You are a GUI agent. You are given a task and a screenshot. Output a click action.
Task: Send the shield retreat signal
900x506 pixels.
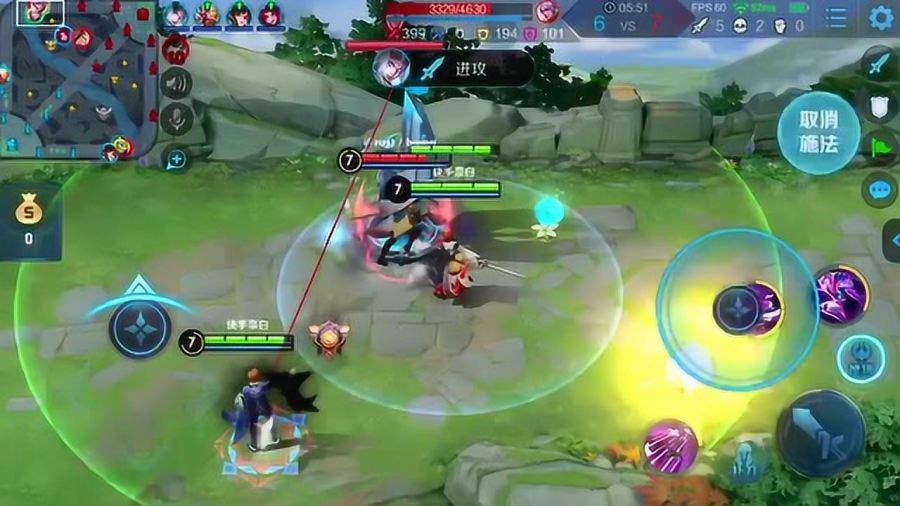880,107
